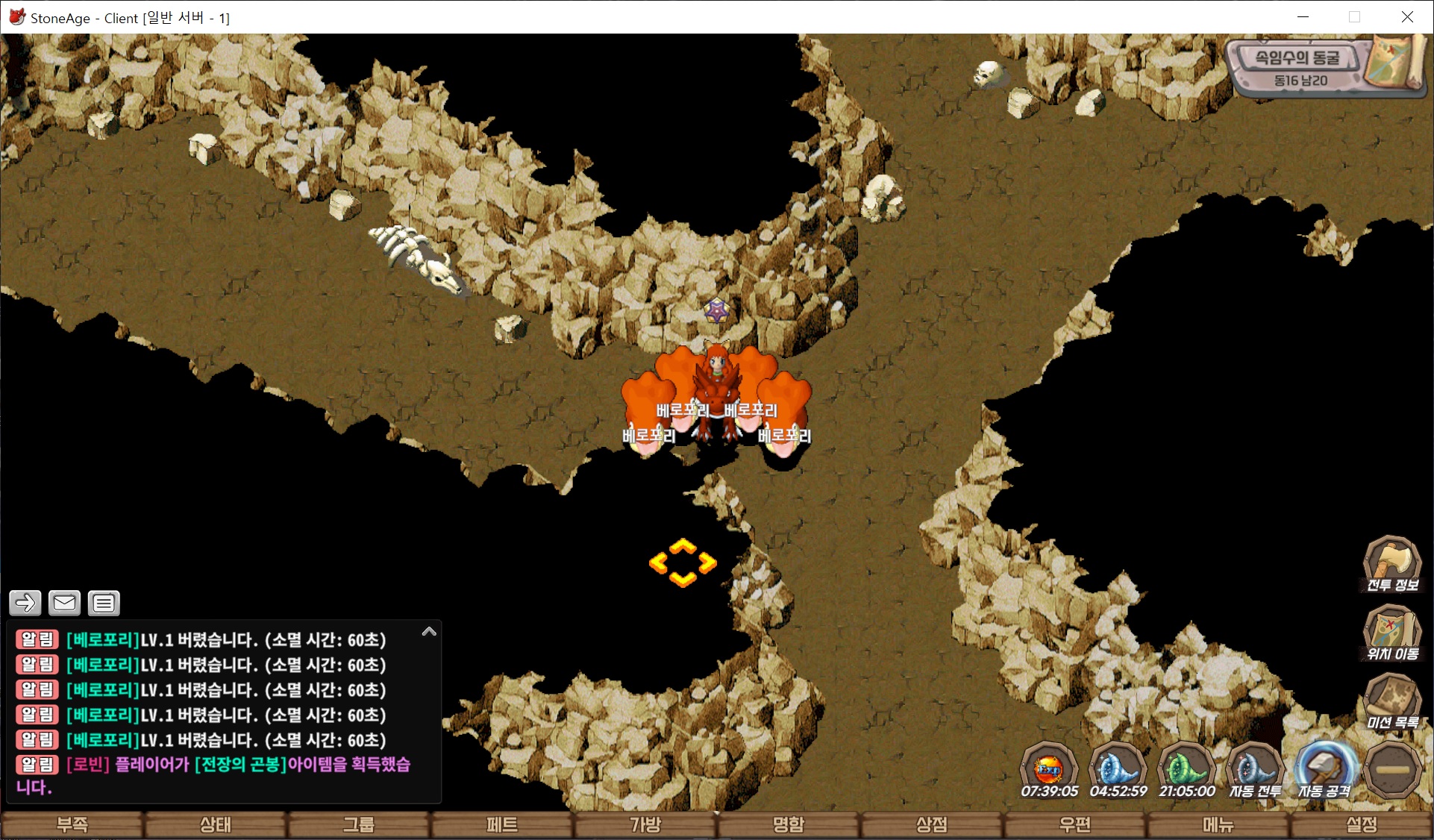Toggle 자동 전투 auto battle
Viewport: 1434px width, 840px height.
click(x=1255, y=770)
